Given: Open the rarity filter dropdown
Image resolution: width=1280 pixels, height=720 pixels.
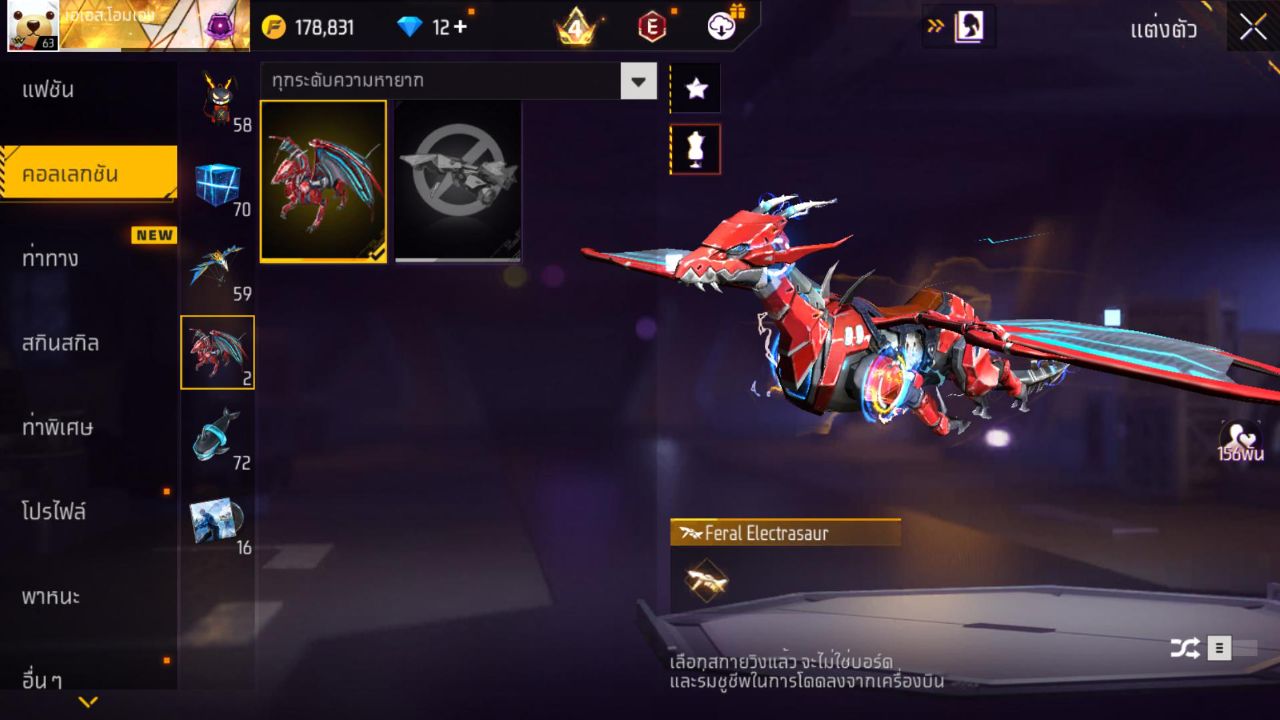Looking at the screenshot, I should [637, 83].
